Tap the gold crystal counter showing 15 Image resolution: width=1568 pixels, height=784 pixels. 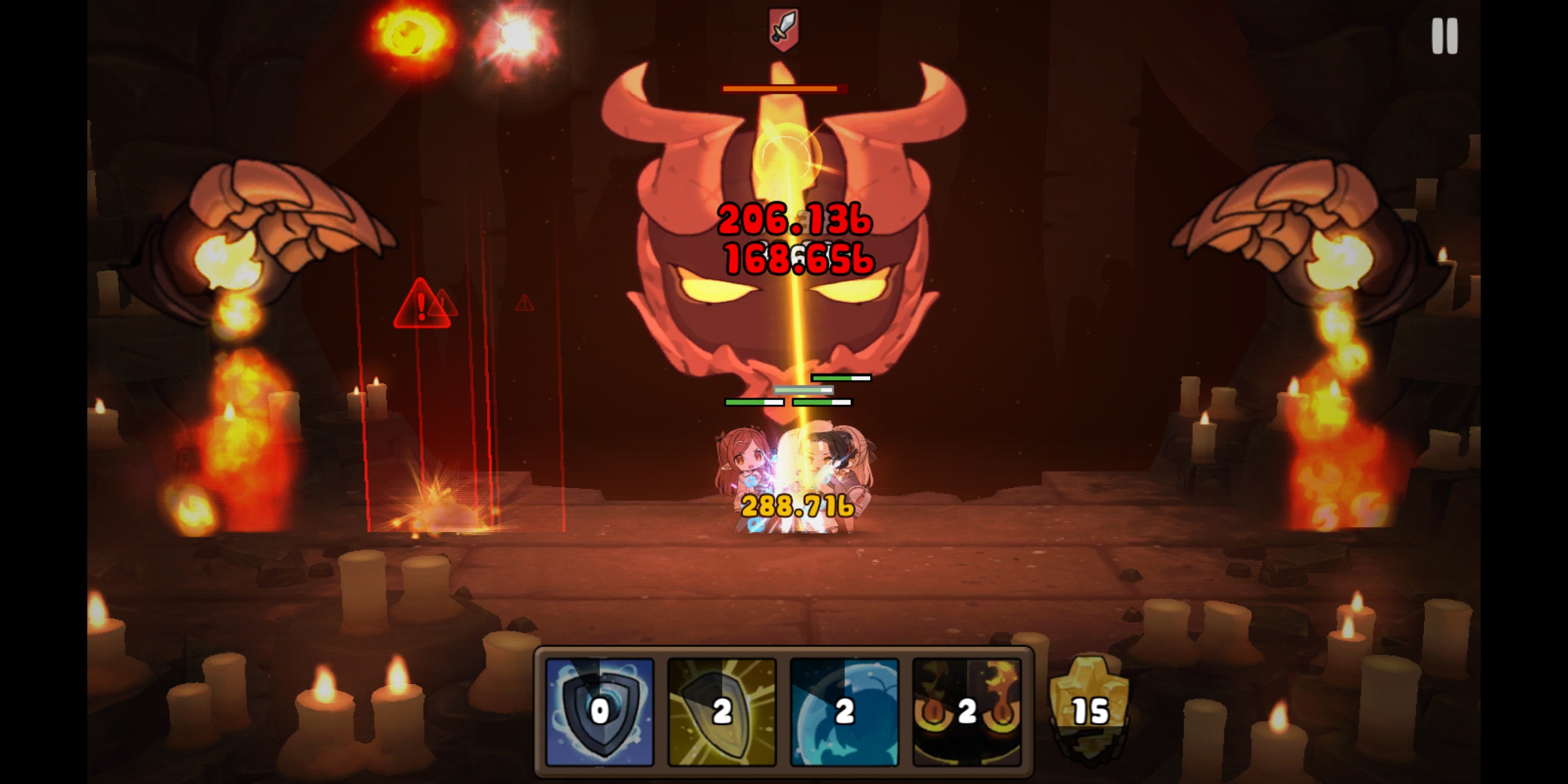pos(1089,708)
